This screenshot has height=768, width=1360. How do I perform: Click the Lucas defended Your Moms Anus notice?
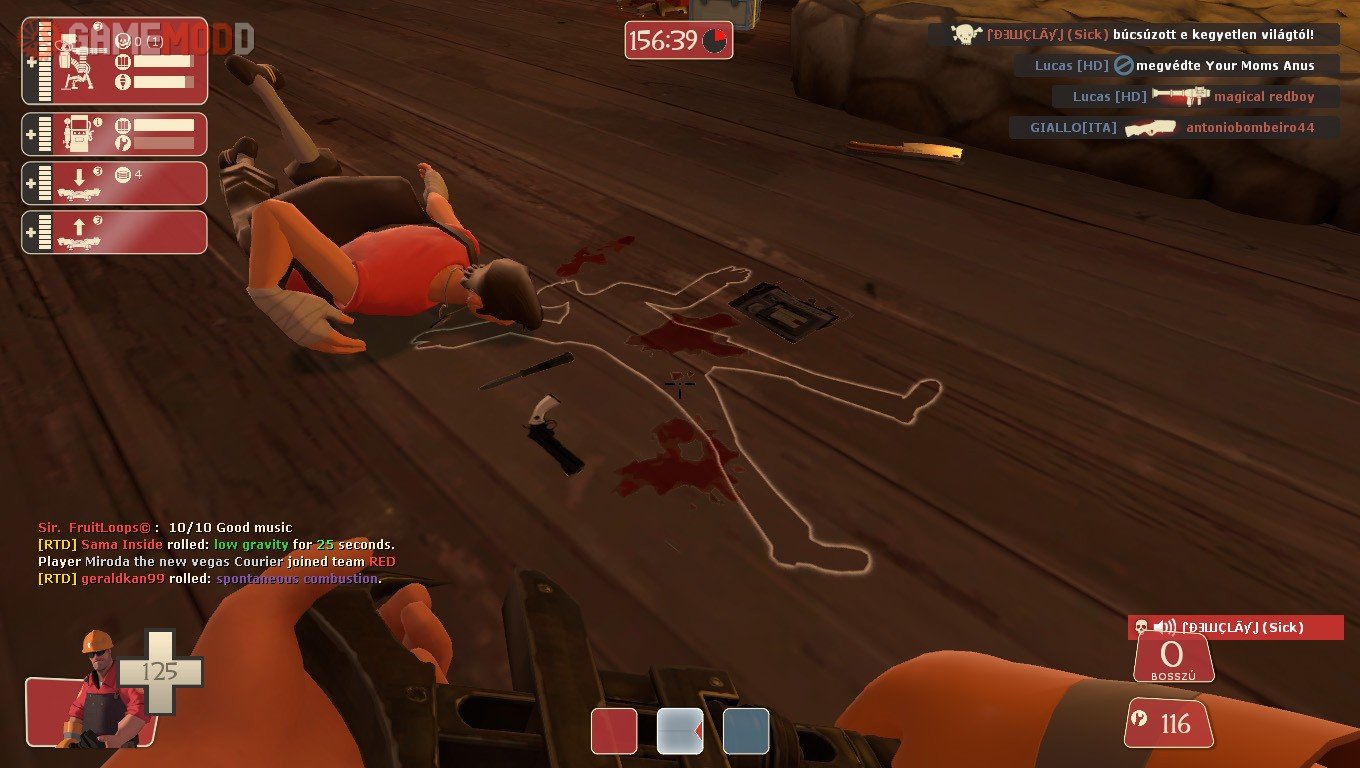[x=1176, y=65]
